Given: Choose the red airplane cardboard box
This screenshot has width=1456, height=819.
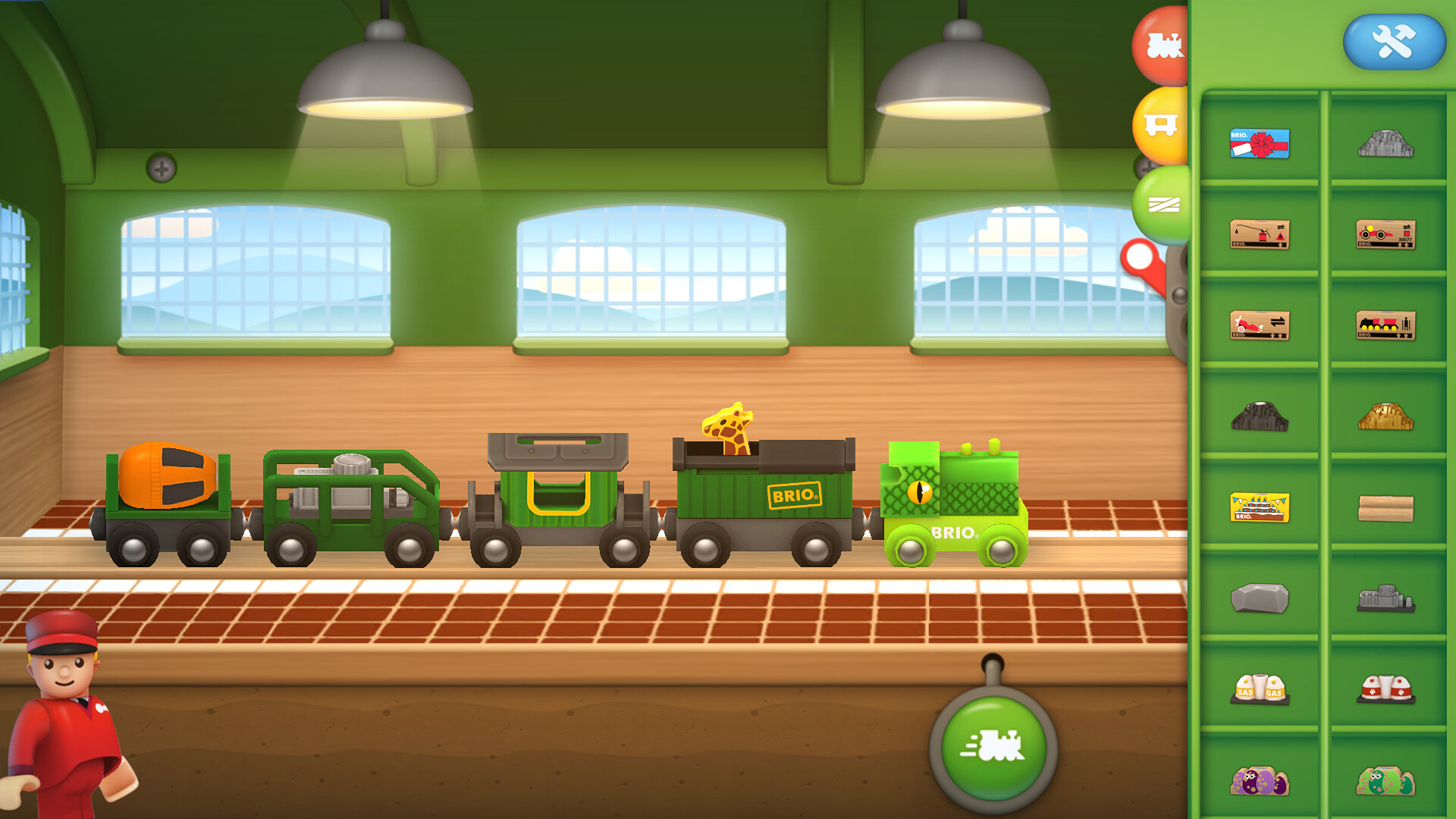Looking at the screenshot, I should tap(1260, 325).
